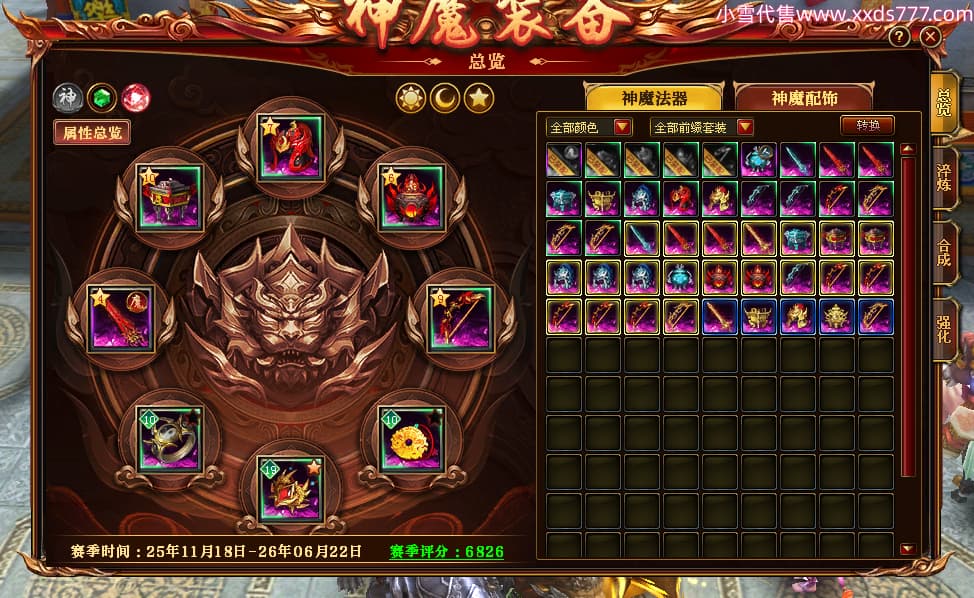The height and width of the screenshot is (598, 974).
Task: Click the green gem icon
Action: (x=101, y=98)
